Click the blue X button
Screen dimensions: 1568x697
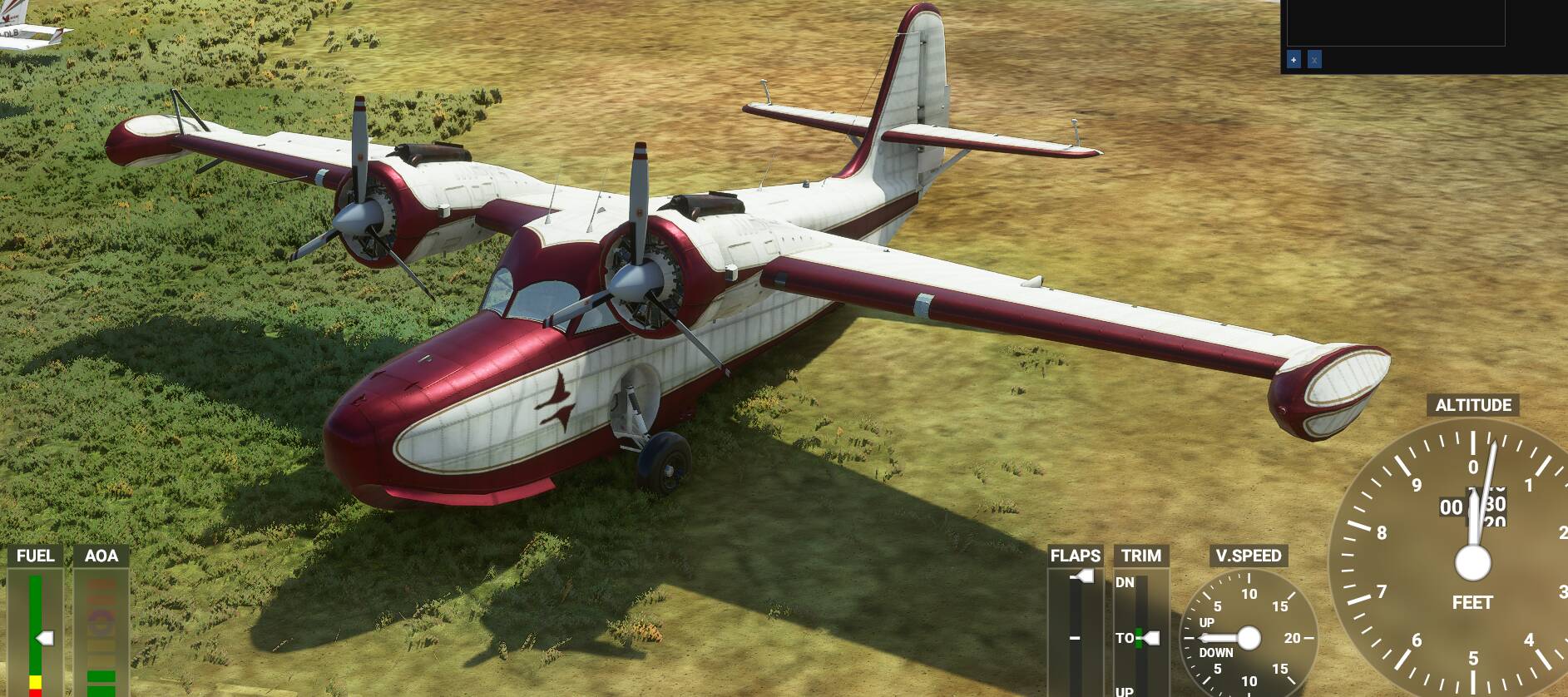[1315, 60]
